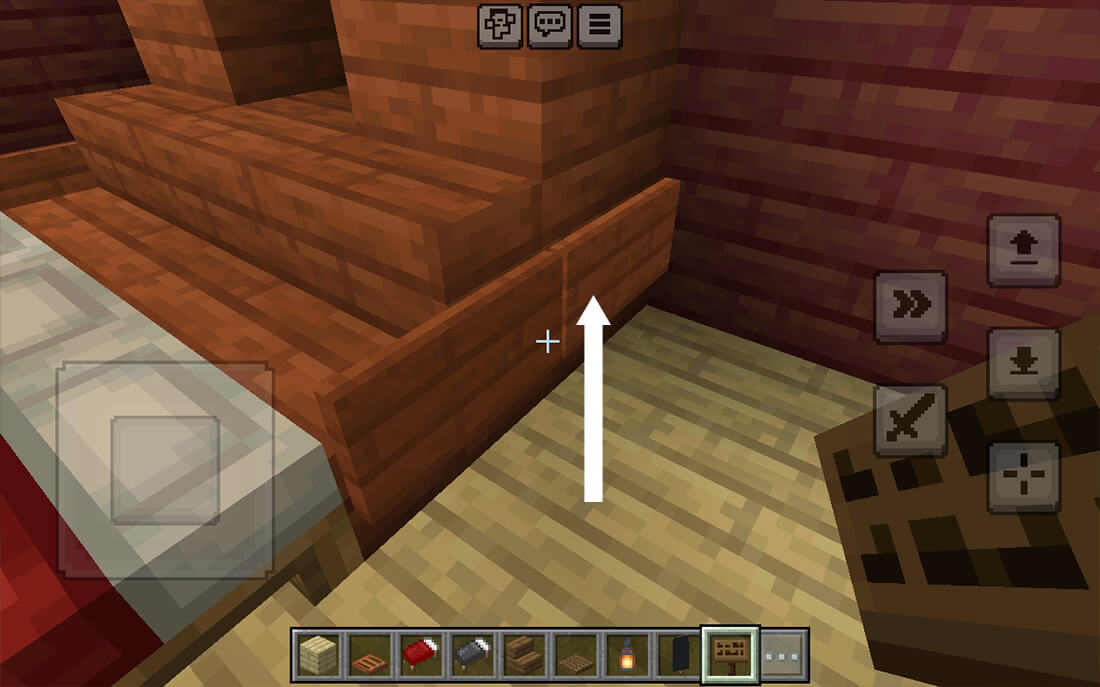Tap the sword attack button

coord(910,420)
